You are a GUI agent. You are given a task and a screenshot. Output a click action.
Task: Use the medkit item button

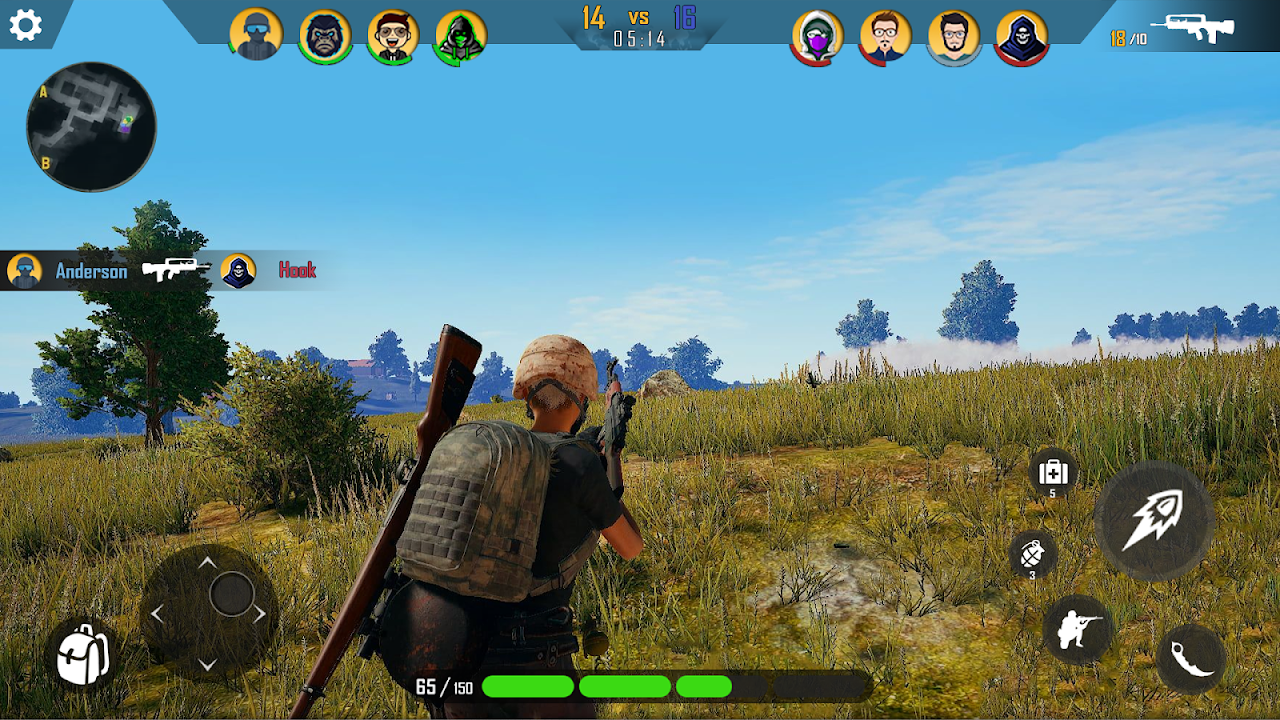1053,472
